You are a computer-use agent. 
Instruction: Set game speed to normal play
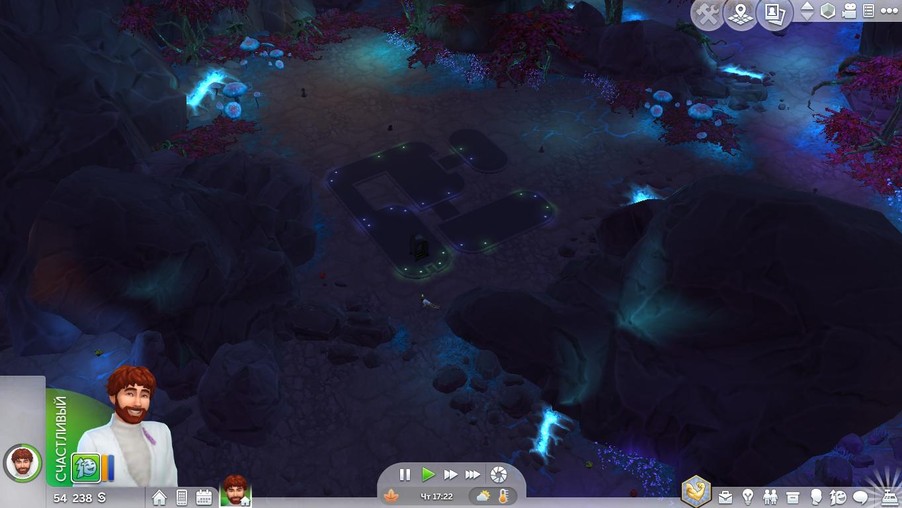click(428, 475)
